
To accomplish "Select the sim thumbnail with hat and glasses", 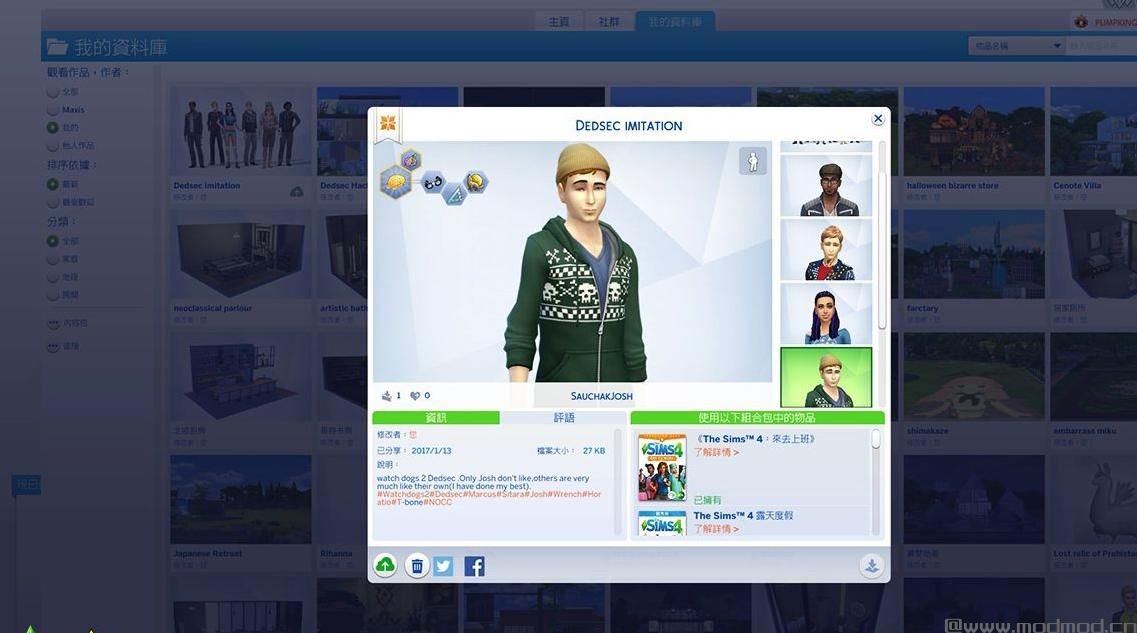I will pyautogui.click(x=826, y=185).
